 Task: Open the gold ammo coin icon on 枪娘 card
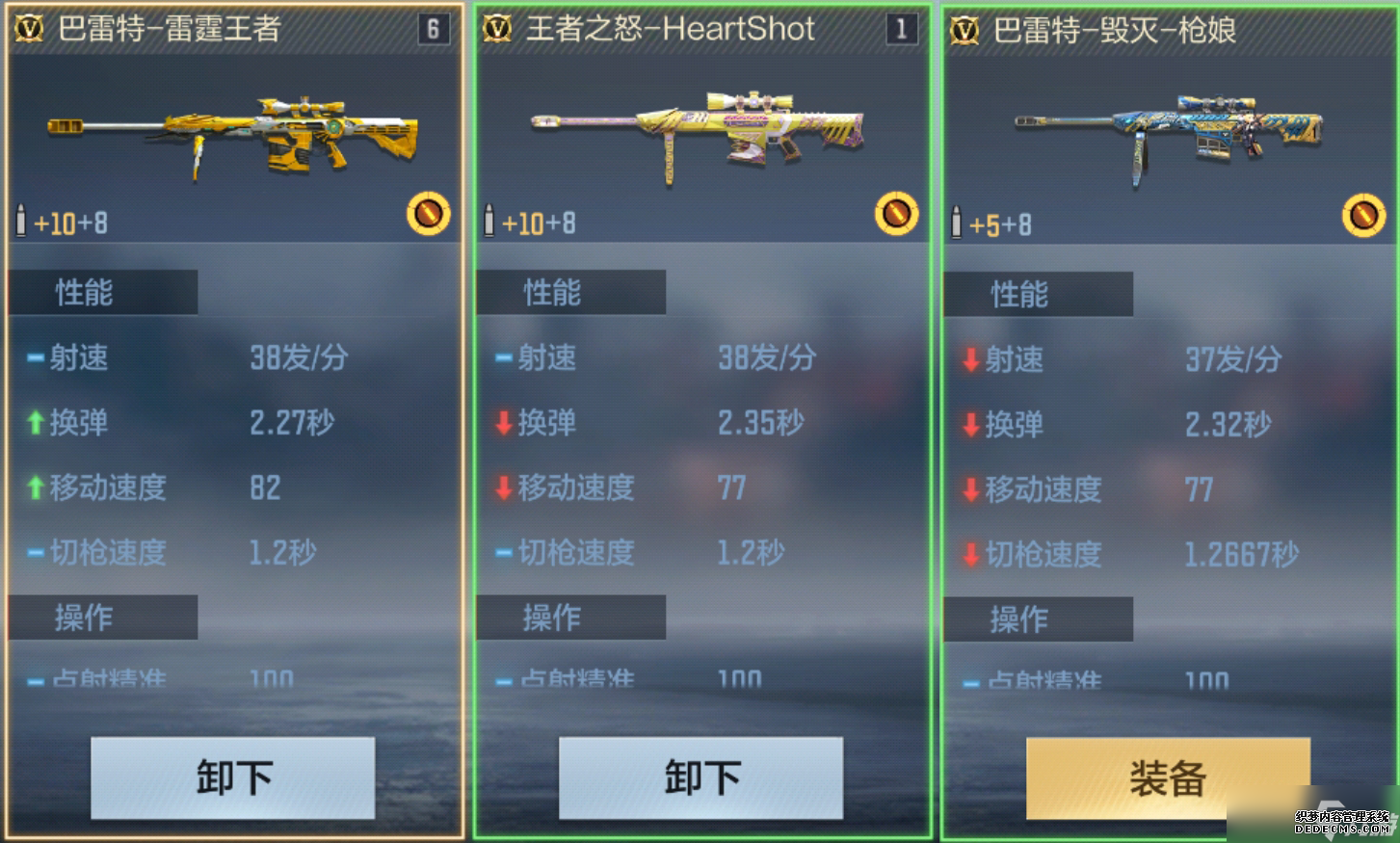coord(1363,215)
